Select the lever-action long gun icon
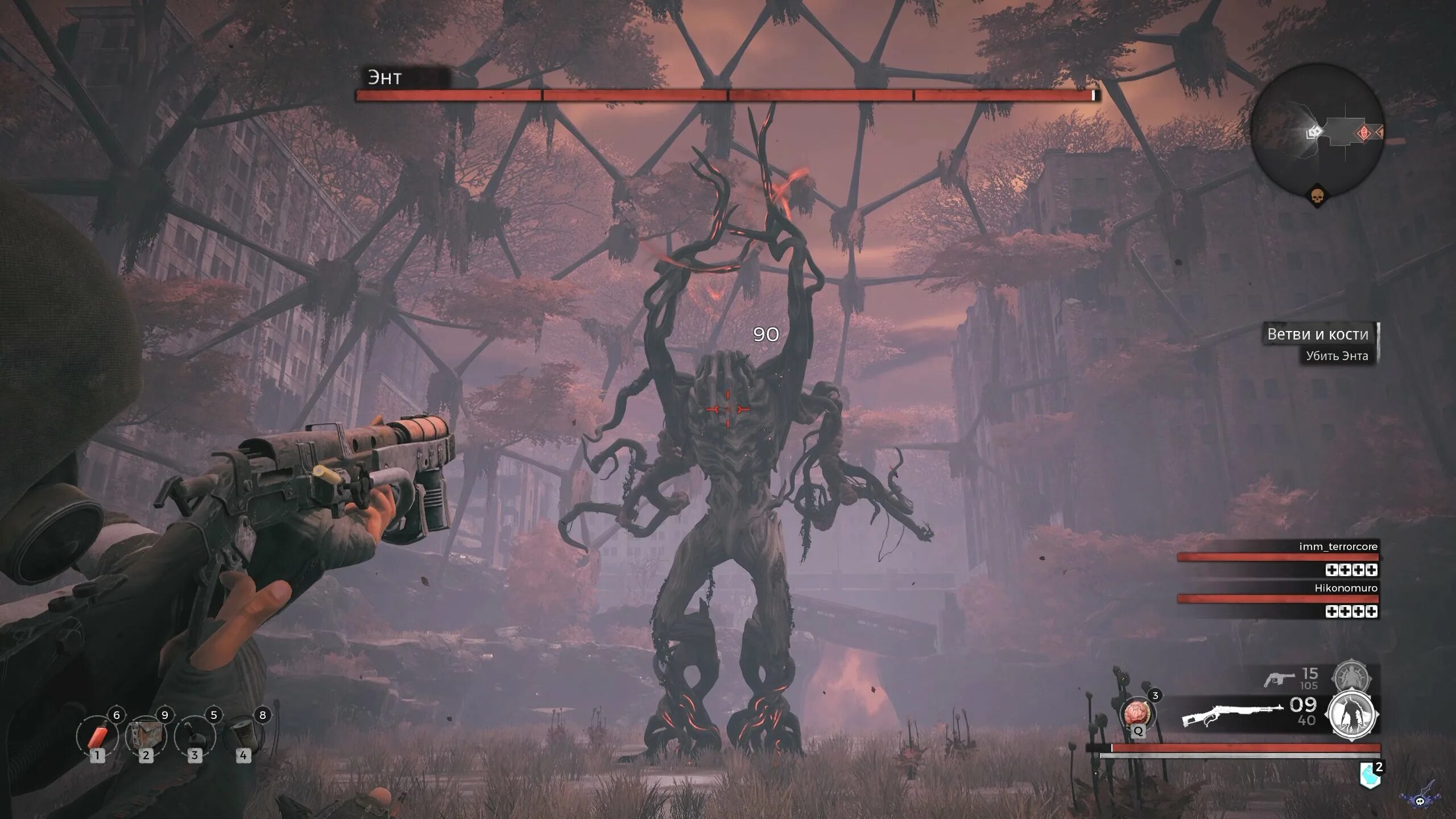Image resolution: width=1456 pixels, height=819 pixels. tap(1231, 714)
